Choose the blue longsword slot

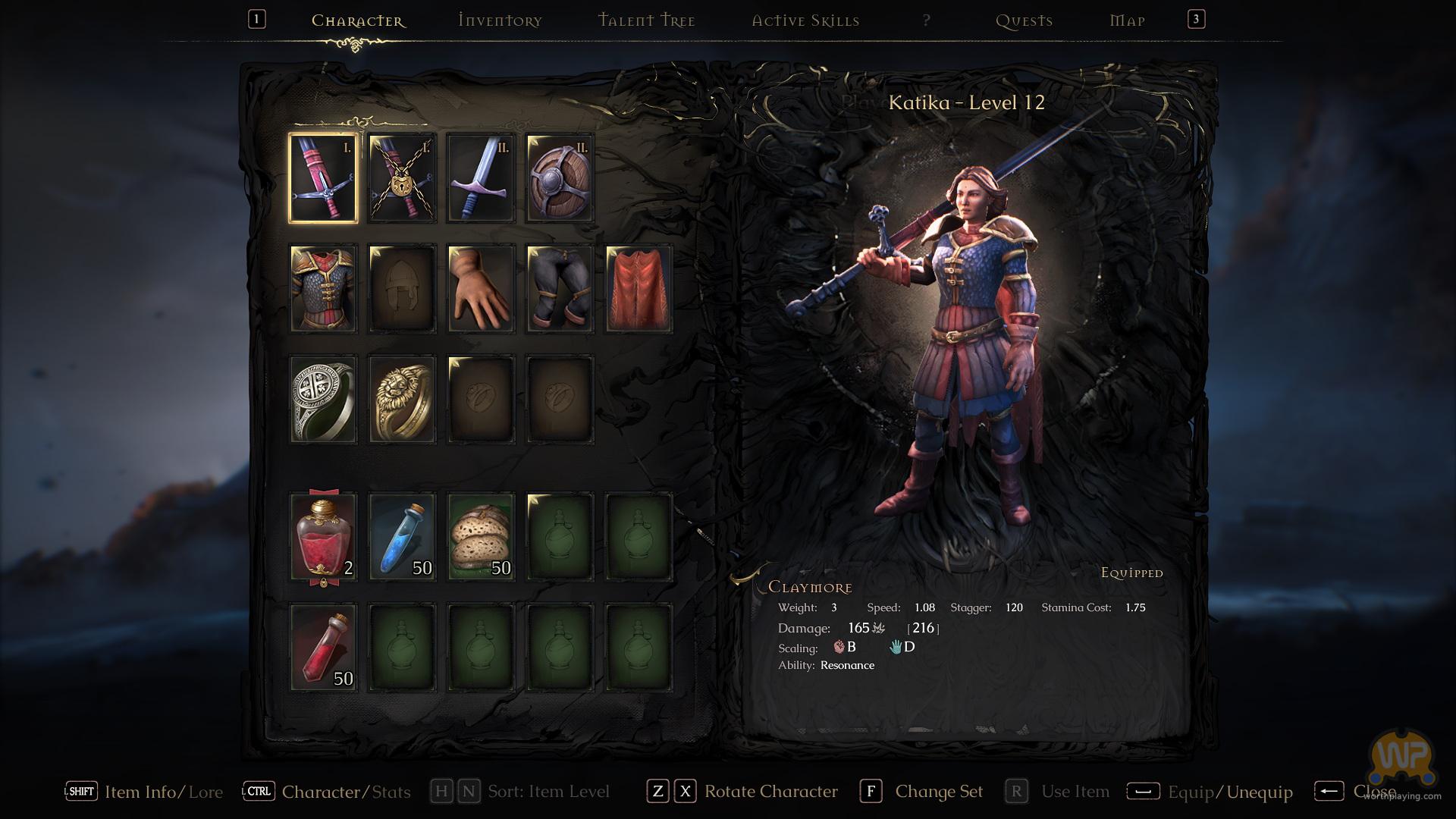click(x=481, y=178)
